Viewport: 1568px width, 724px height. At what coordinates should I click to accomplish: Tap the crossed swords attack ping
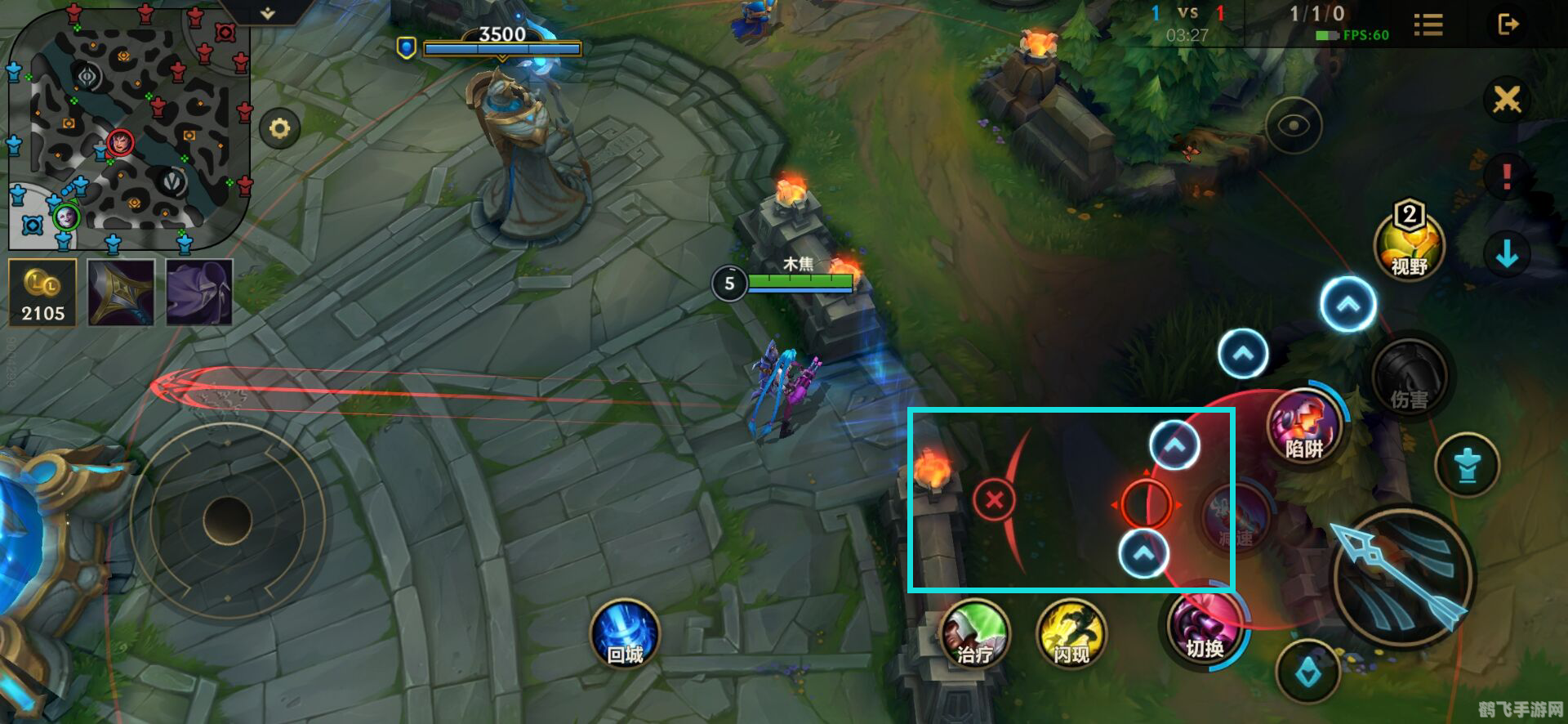point(1507,100)
